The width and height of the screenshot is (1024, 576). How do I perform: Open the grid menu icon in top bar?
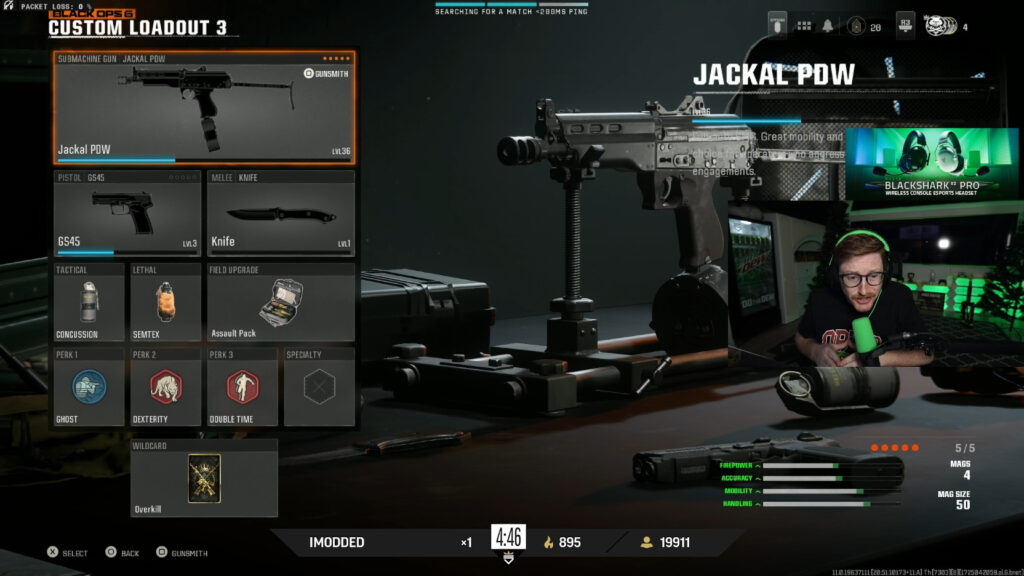coord(804,27)
